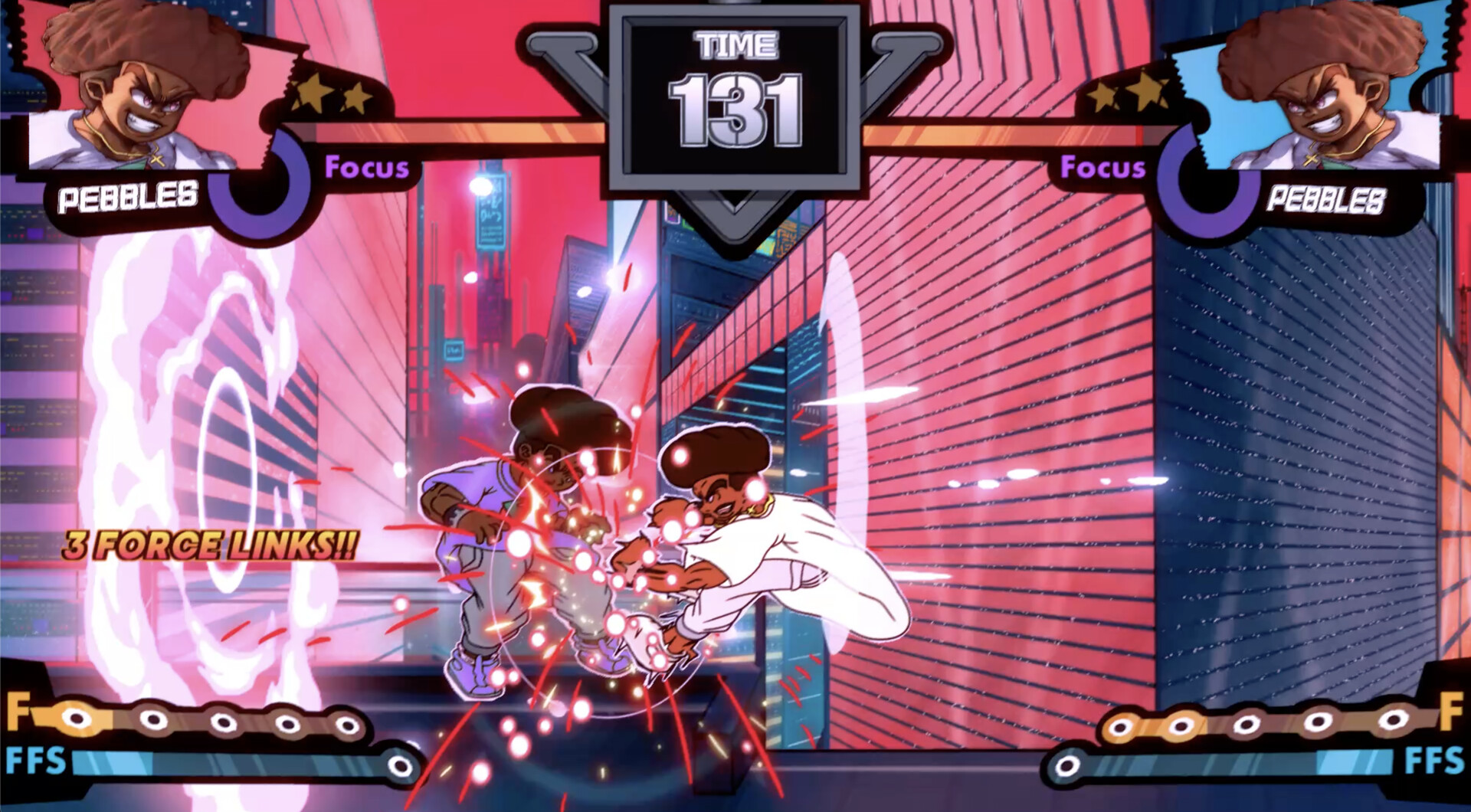
Task: Select the first gold star above left portrait
Action: (x=310, y=93)
